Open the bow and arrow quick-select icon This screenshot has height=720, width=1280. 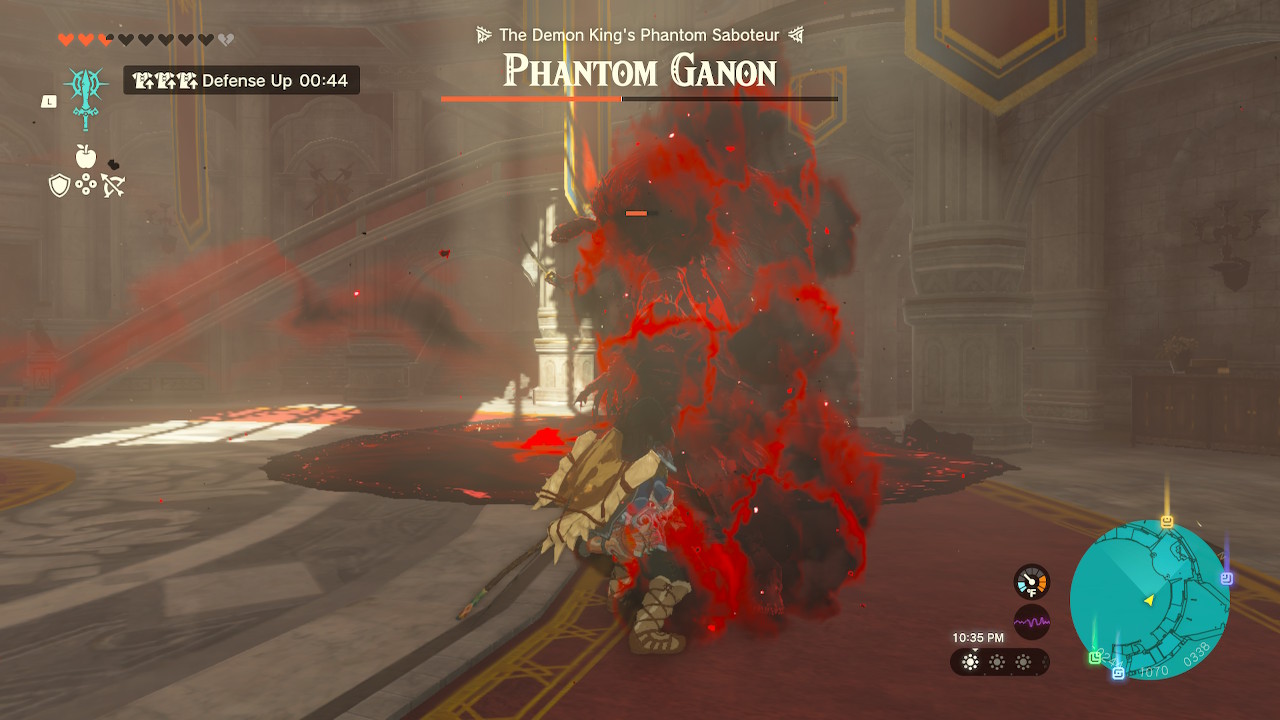pos(113,185)
